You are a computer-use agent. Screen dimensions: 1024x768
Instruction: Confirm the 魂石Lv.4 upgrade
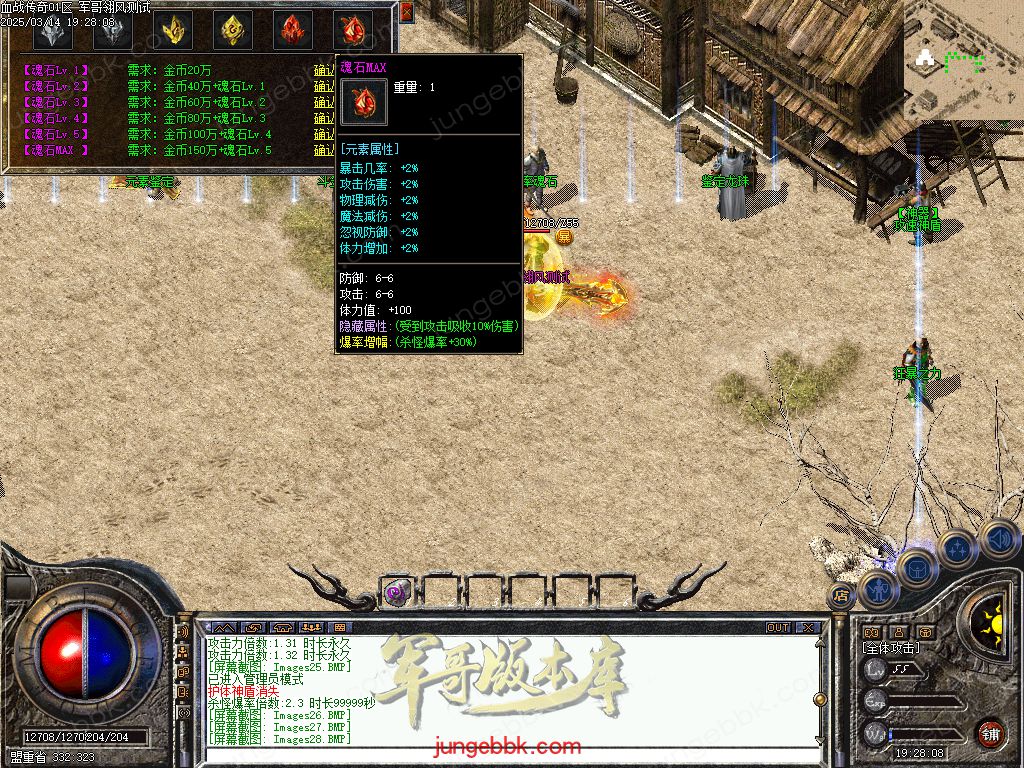[324, 118]
